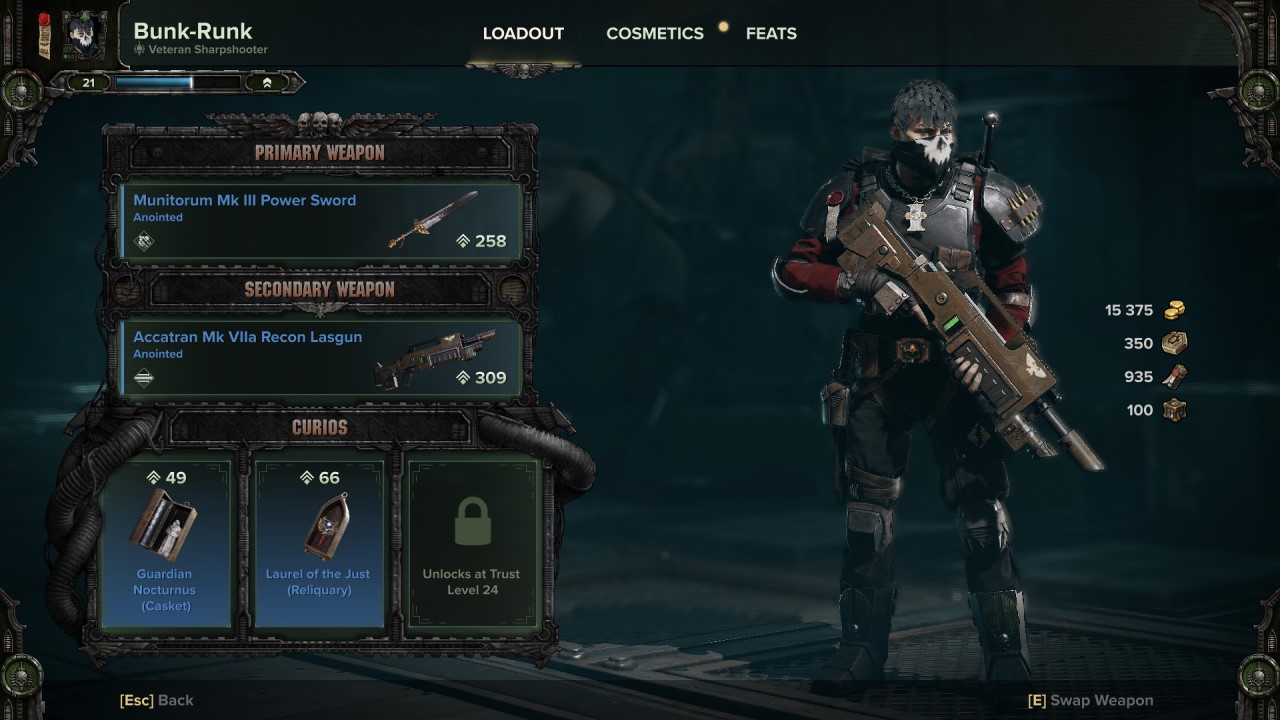1280x720 pixels.
Task: Expand the Primary Weapon section header
Action: pos(320,152)
